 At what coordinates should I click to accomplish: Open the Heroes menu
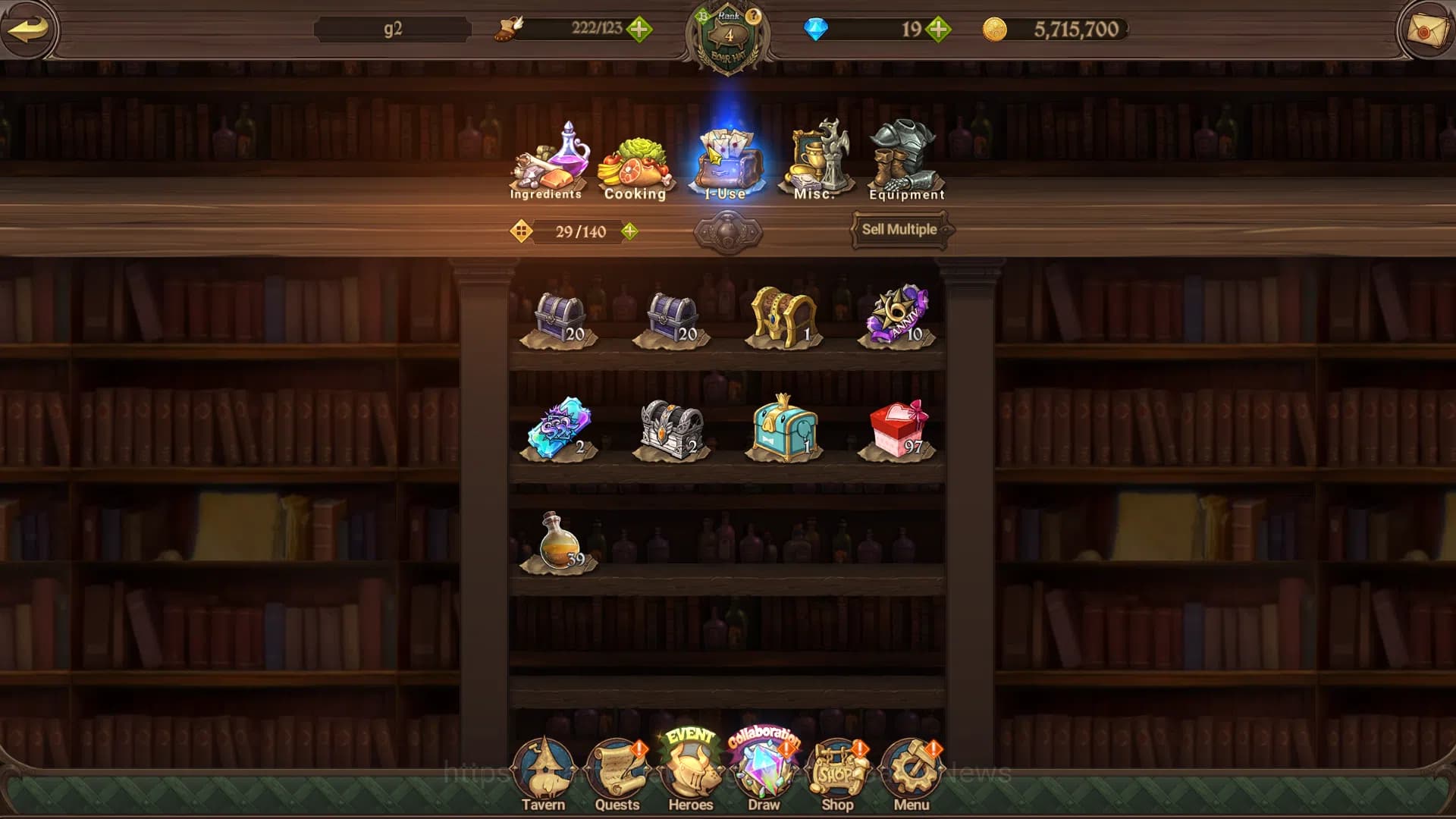(690, 773)
